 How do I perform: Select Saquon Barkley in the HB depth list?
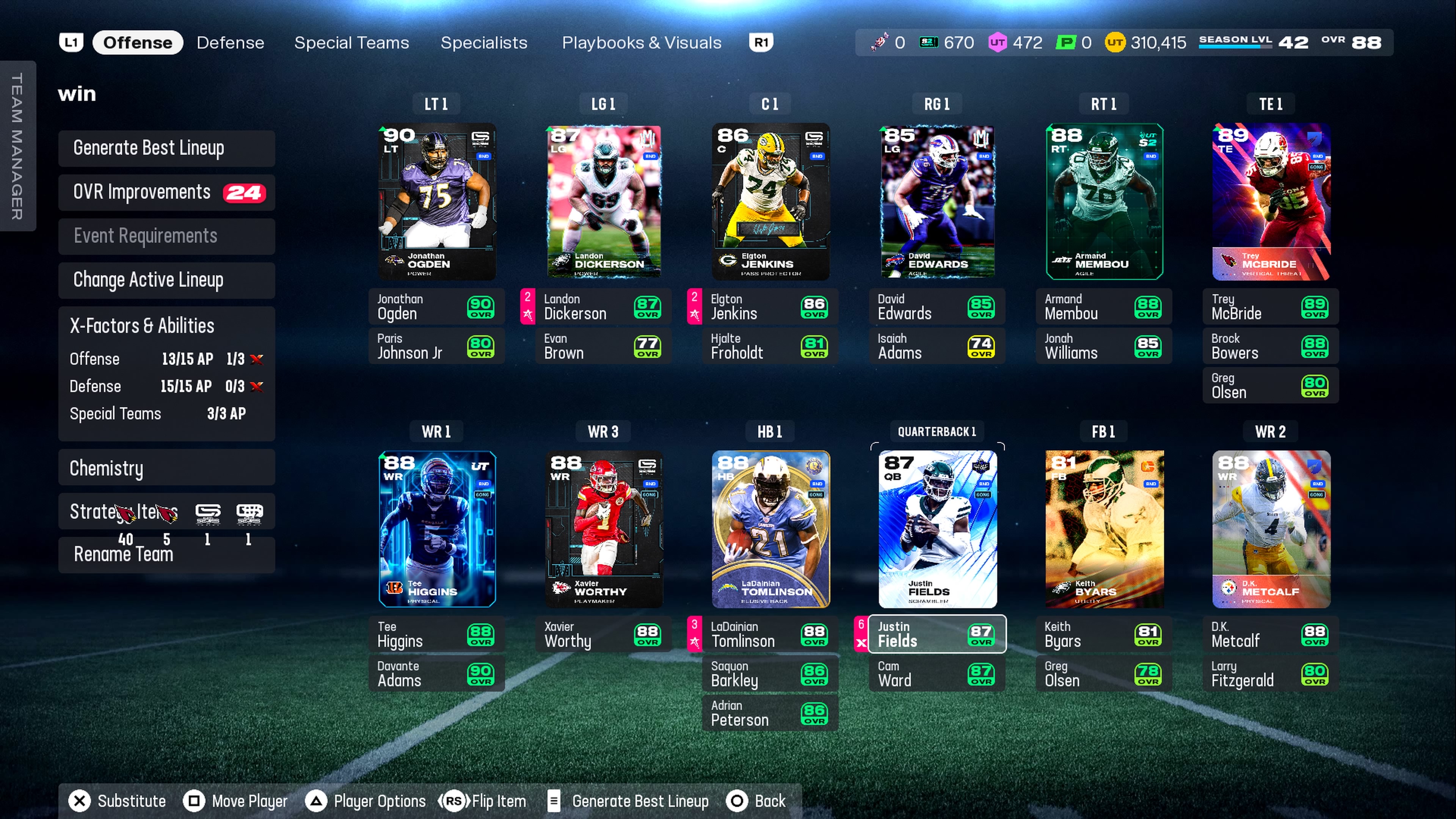(770, 674)
